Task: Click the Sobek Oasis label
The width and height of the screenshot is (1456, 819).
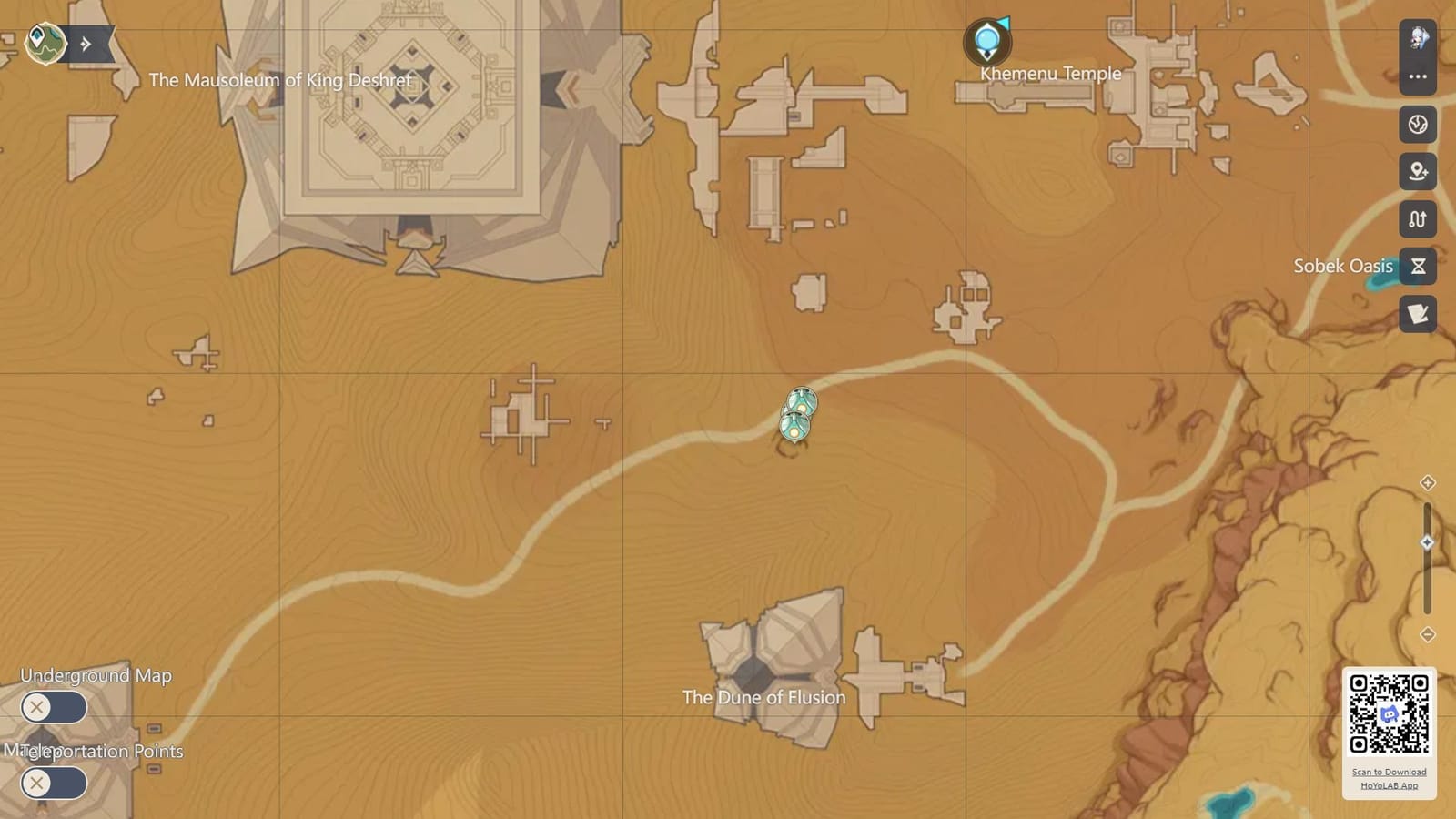Action: tap(1343, 266)
